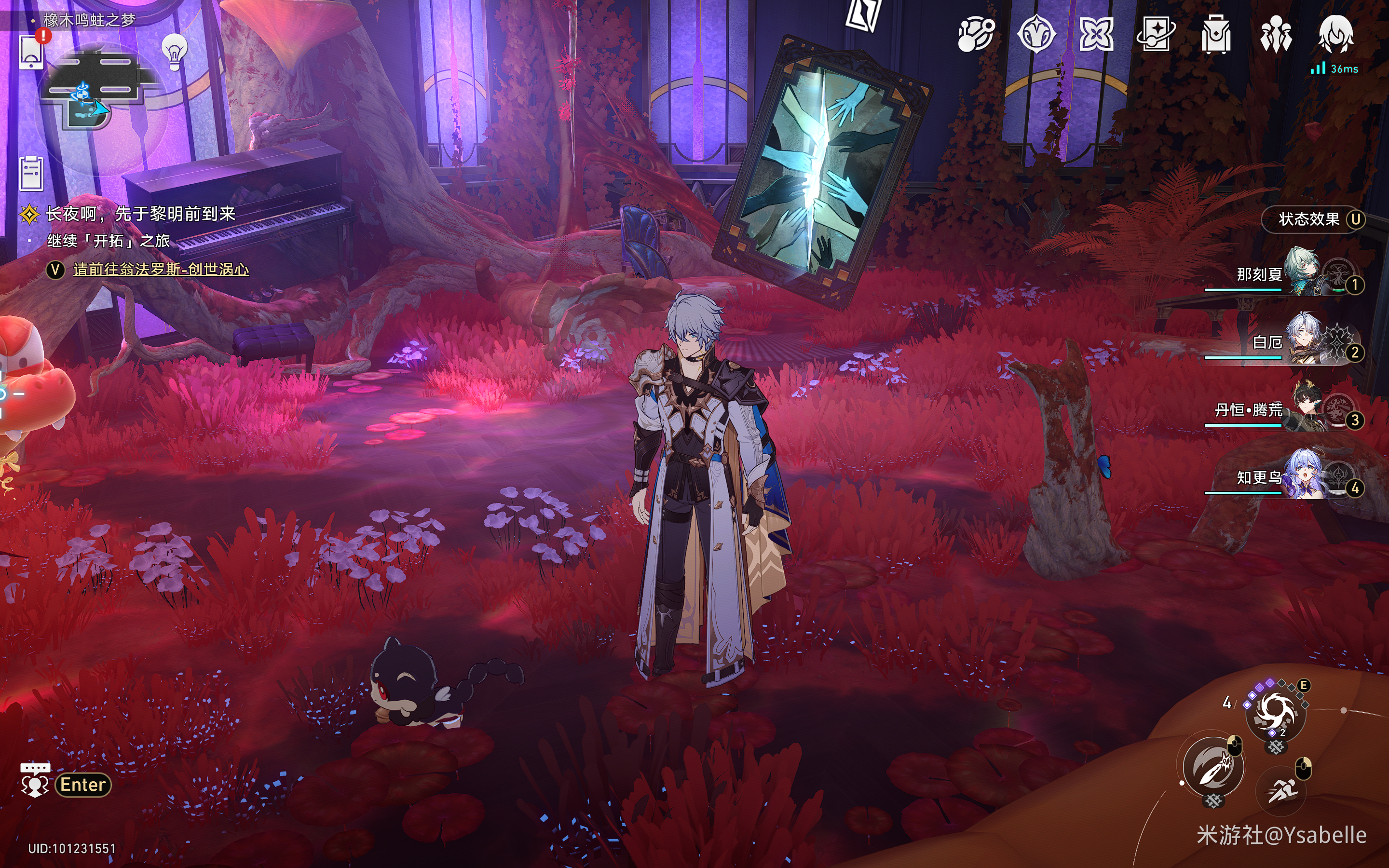Open the connected-nodes icon in the top bar
Screen dimensions: 1389x868
tap(976, 34)
